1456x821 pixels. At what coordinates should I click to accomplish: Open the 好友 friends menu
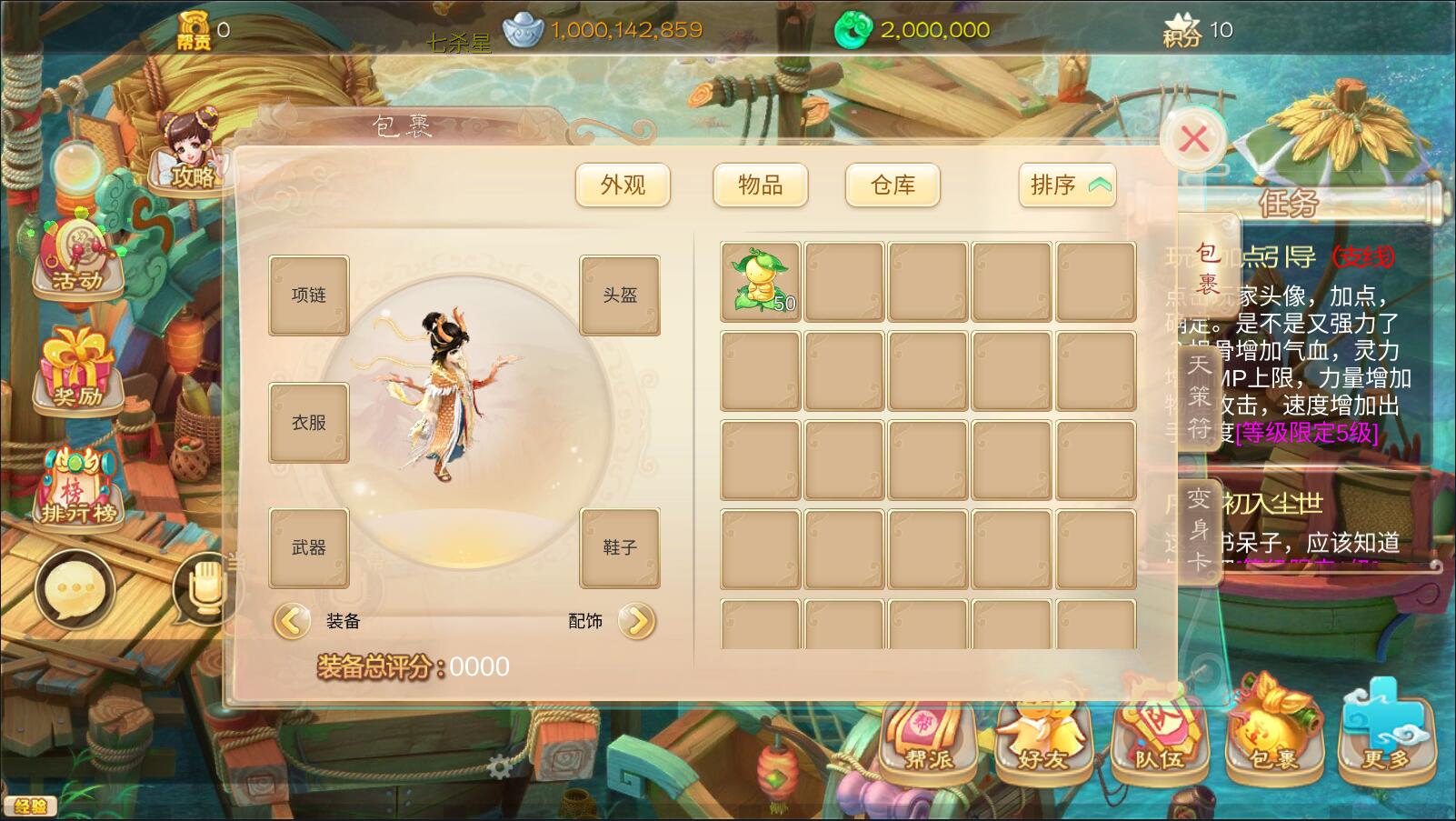point(1042,737)
